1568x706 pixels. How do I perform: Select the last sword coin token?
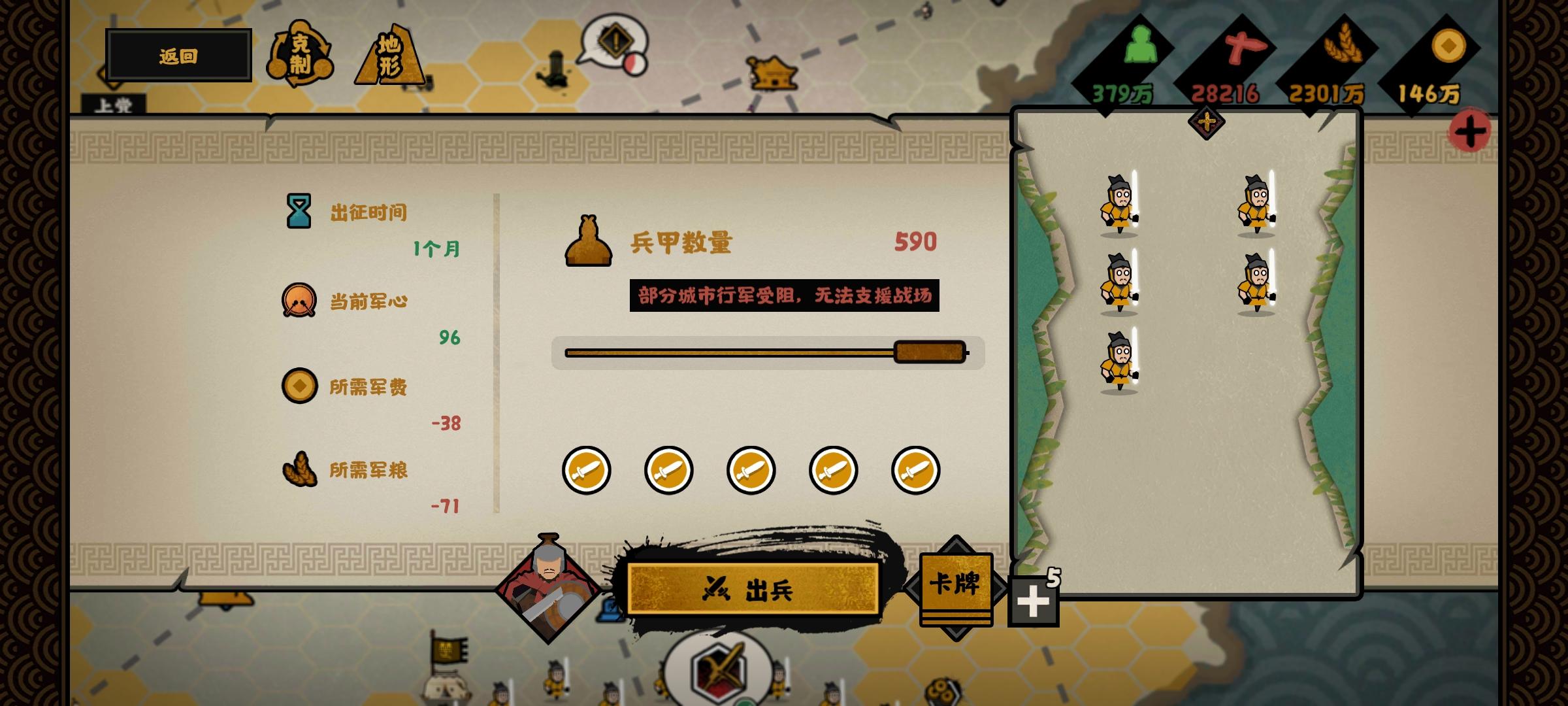915,472
